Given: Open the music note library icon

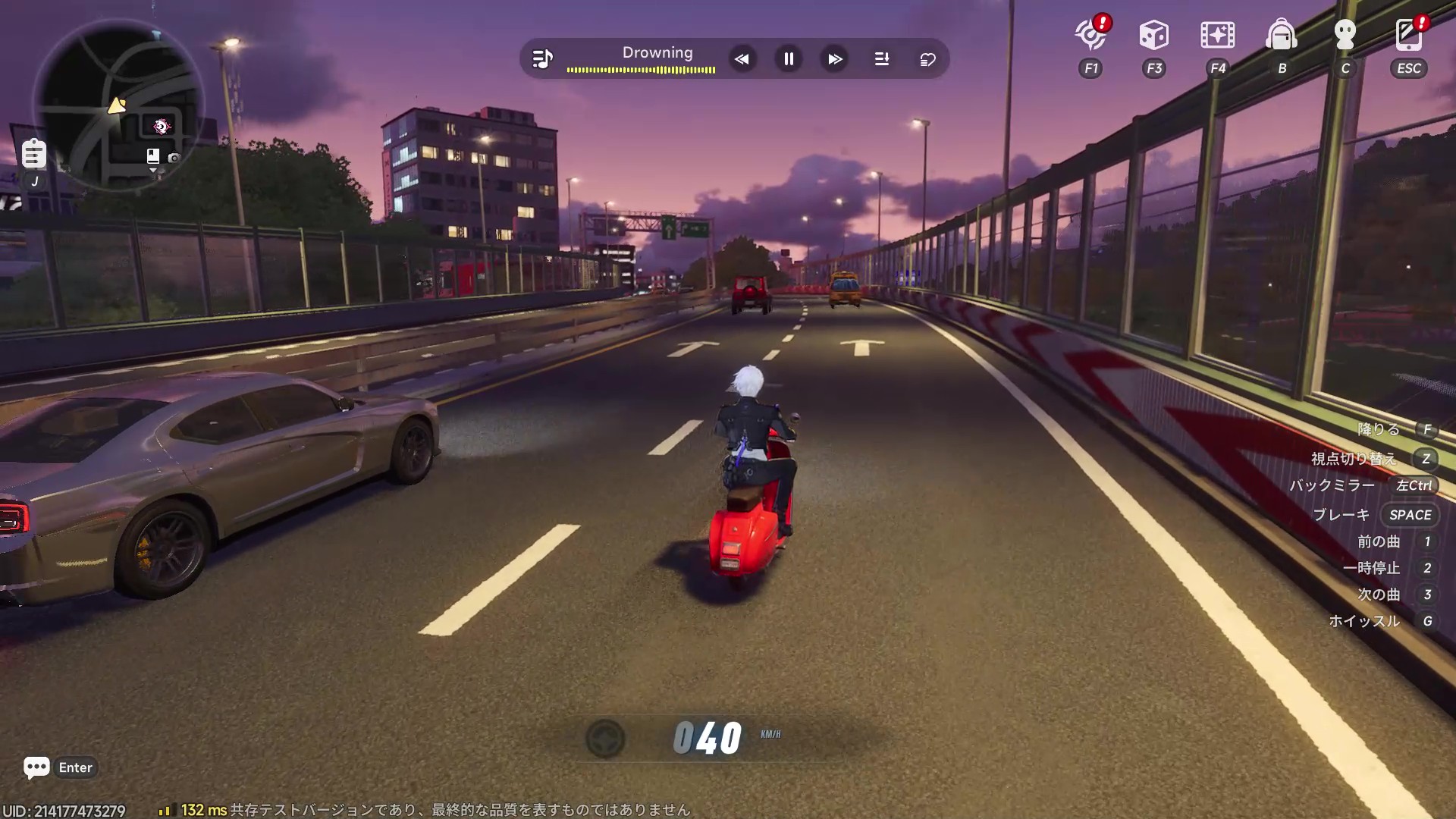Looking at the screenshot, I should click(x=542, y=59).
